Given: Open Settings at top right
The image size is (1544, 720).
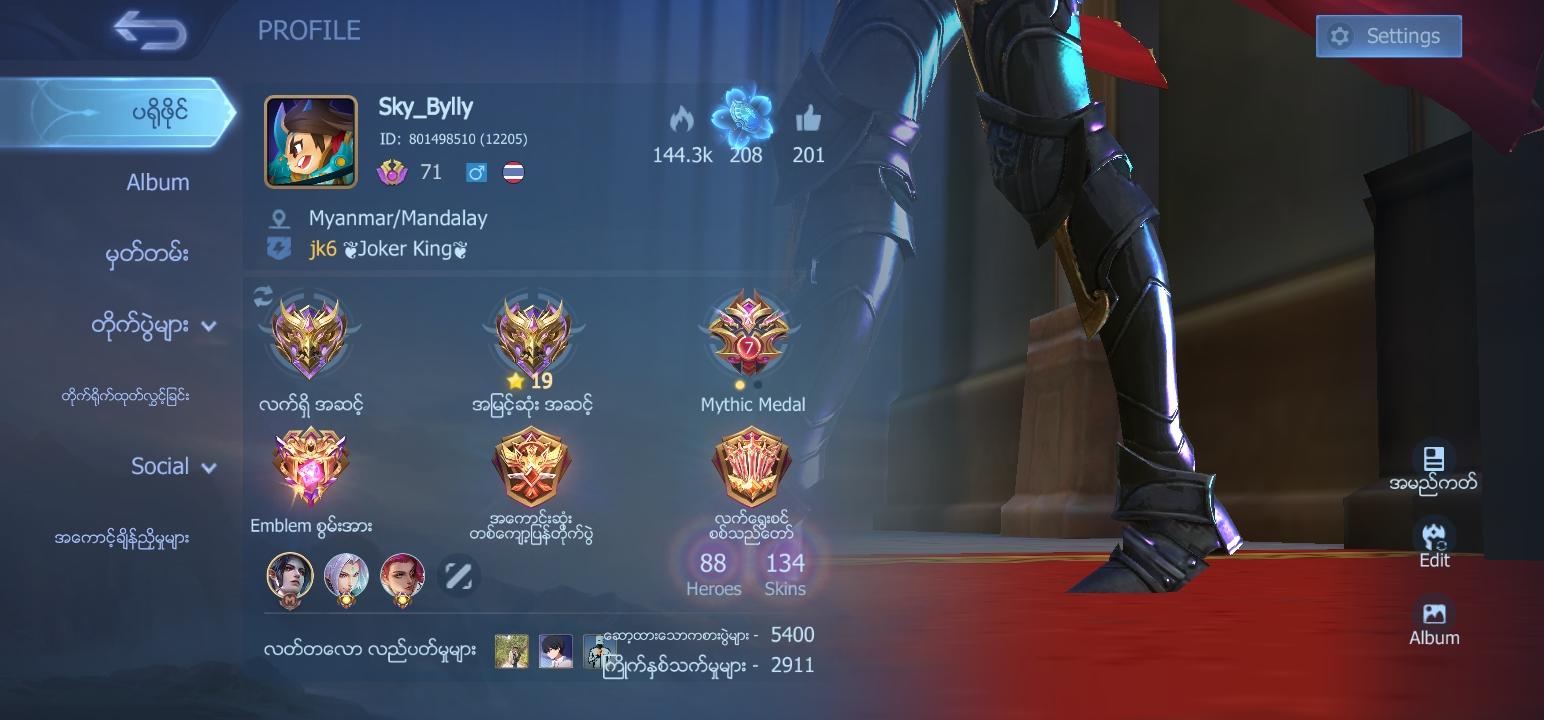Looking at the screenshot, I should (1388, 35).
